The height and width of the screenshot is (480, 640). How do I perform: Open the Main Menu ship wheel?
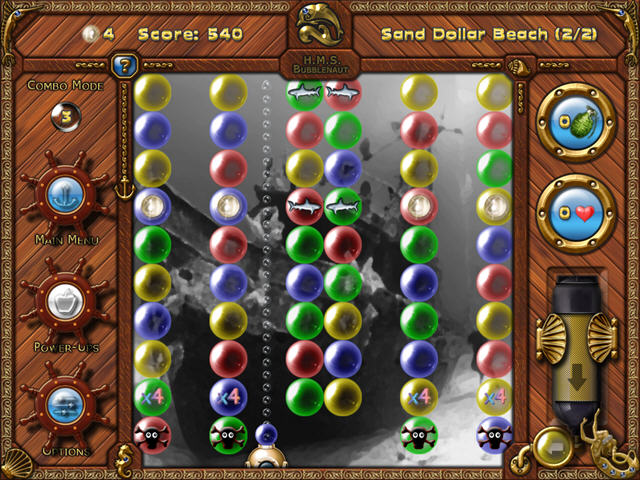[x=66, y=195]
